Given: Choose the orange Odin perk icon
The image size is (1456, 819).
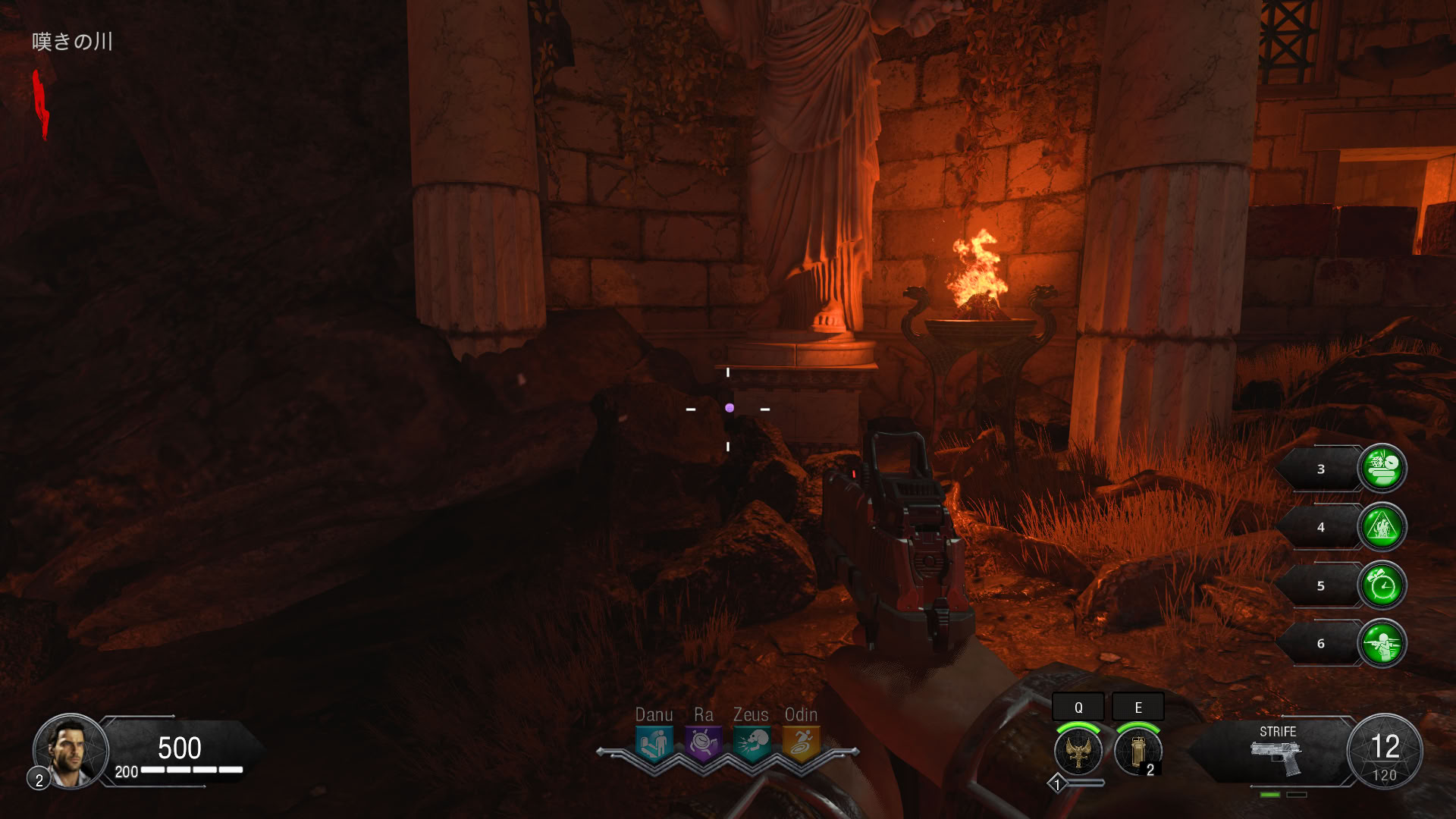Looking at the screenshot, I should [801, 744].
